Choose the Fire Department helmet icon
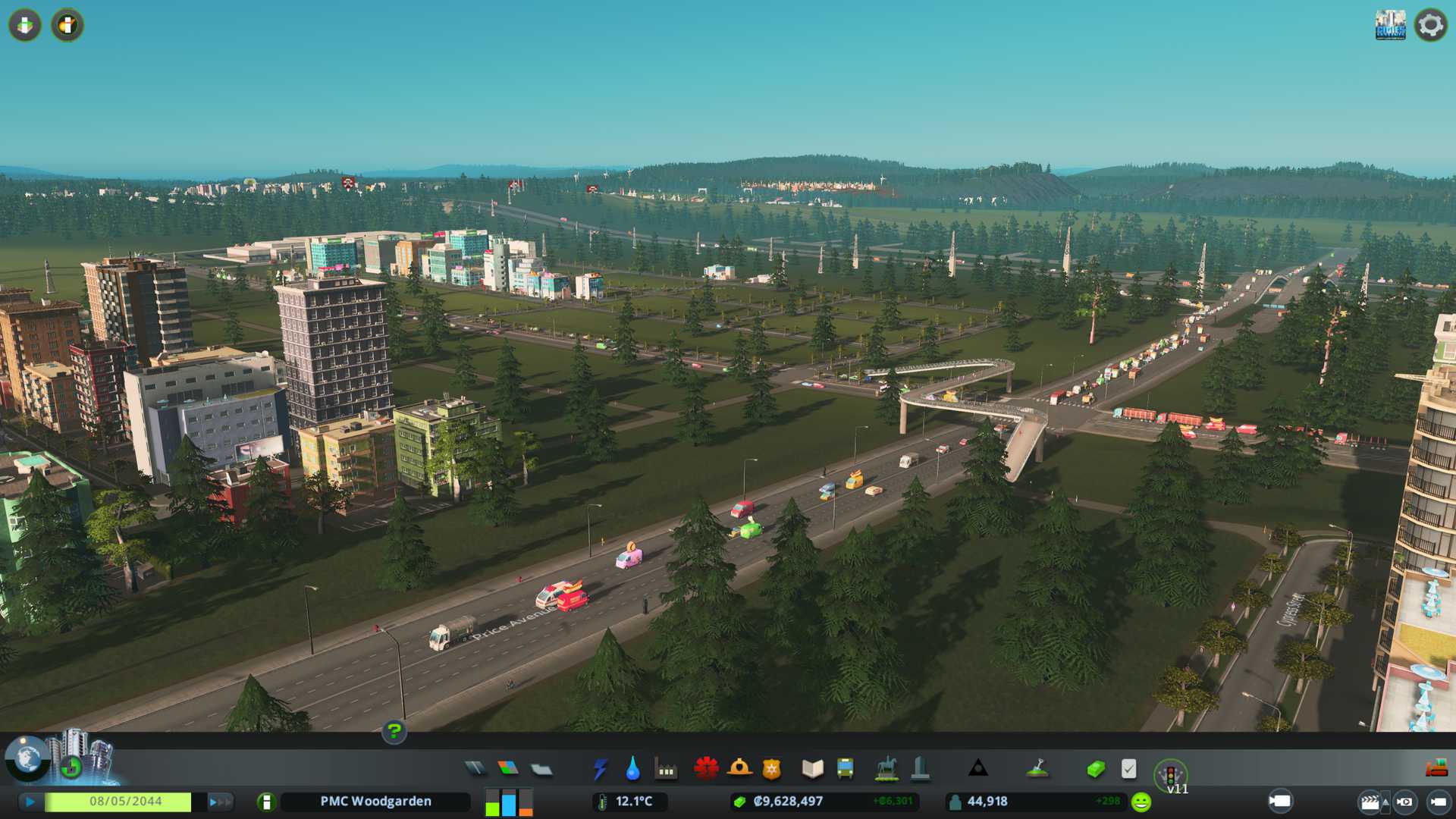The image size is (1456, 819). 739,769
